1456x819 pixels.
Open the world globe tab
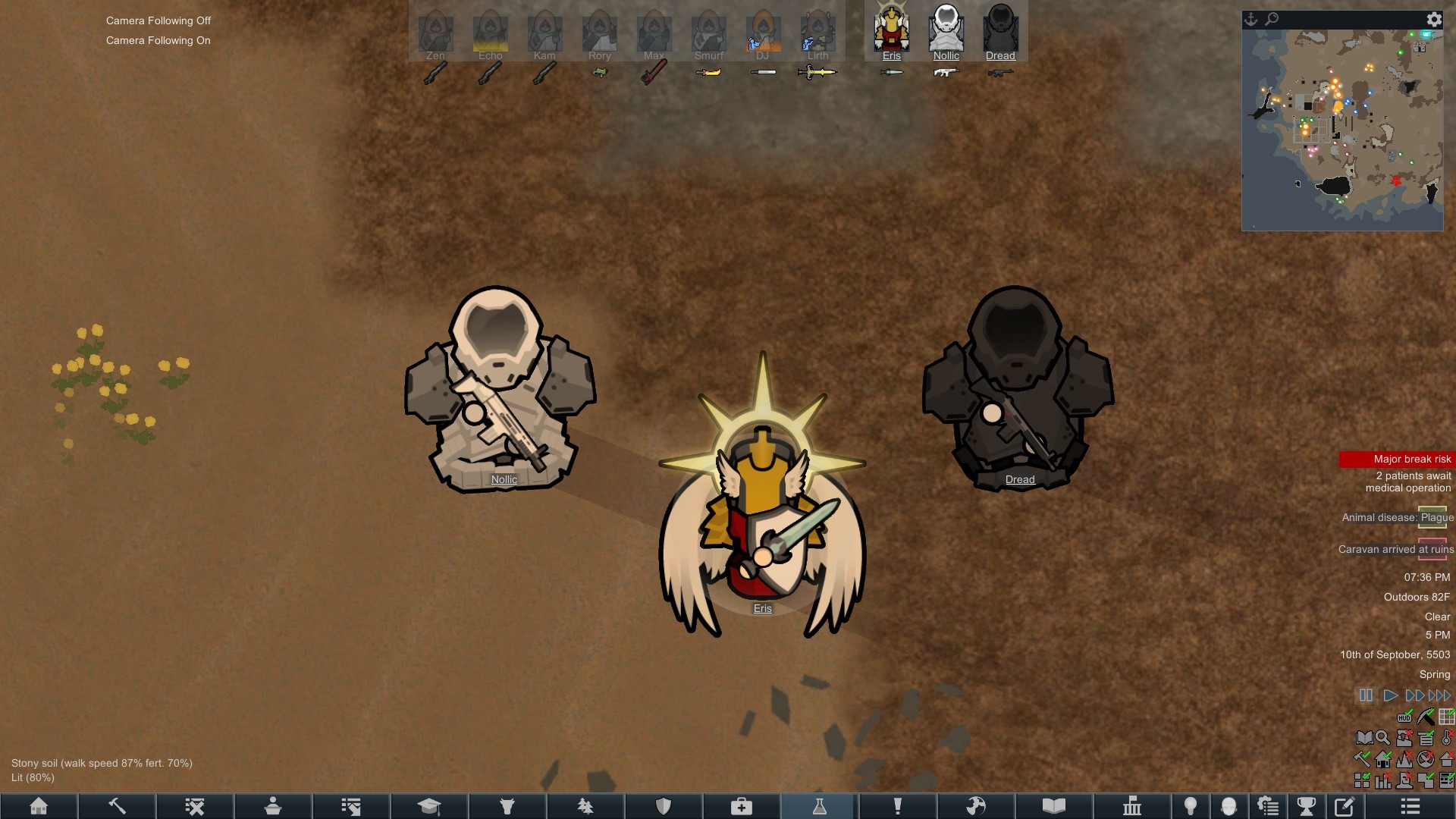[975, 806]
